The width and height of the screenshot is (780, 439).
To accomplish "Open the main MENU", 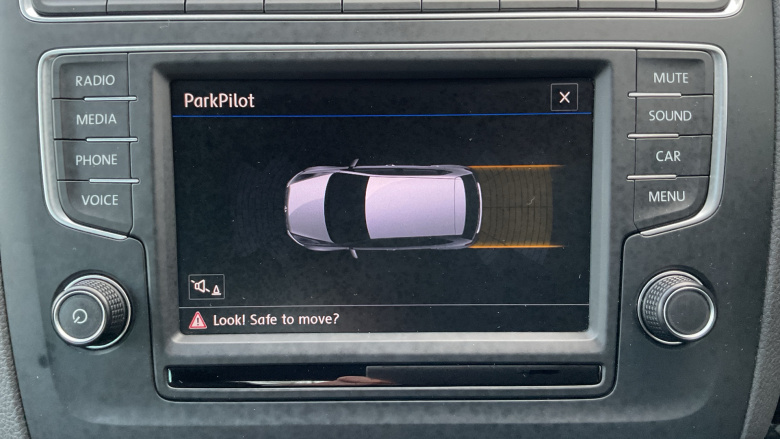I will (x=667, y=197).
